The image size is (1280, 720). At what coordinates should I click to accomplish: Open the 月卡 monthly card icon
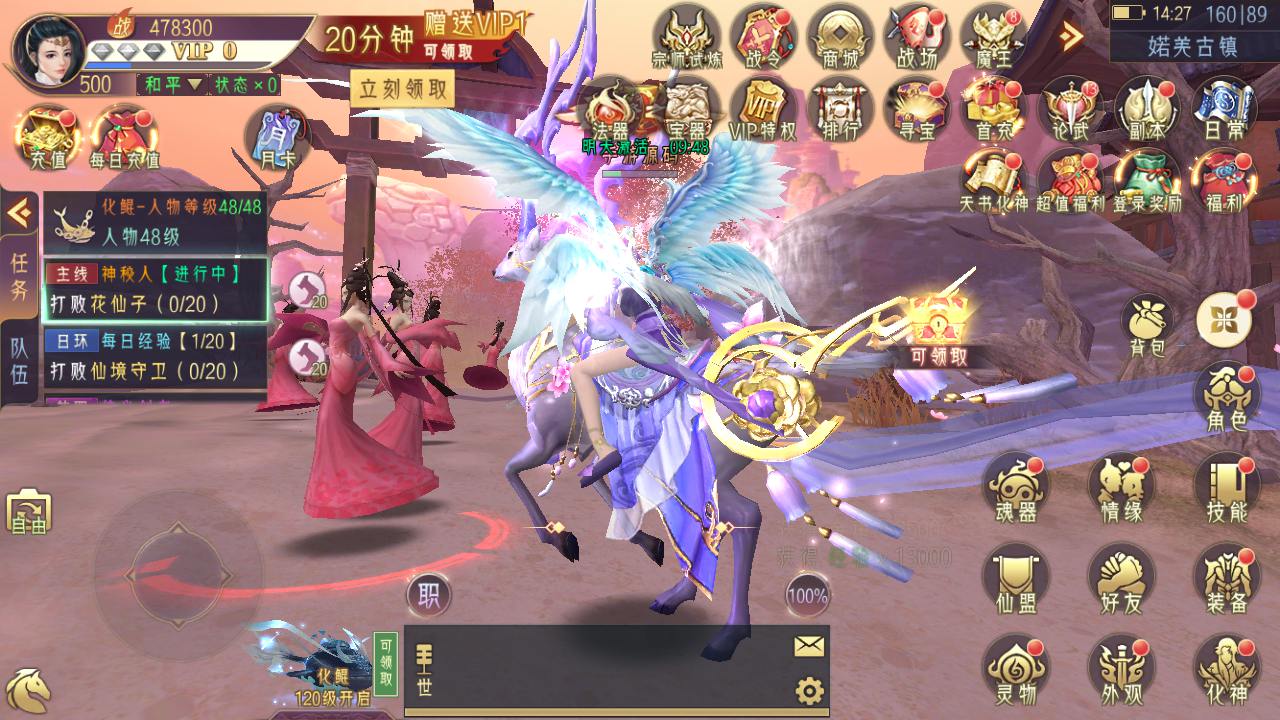pos(277,138)
